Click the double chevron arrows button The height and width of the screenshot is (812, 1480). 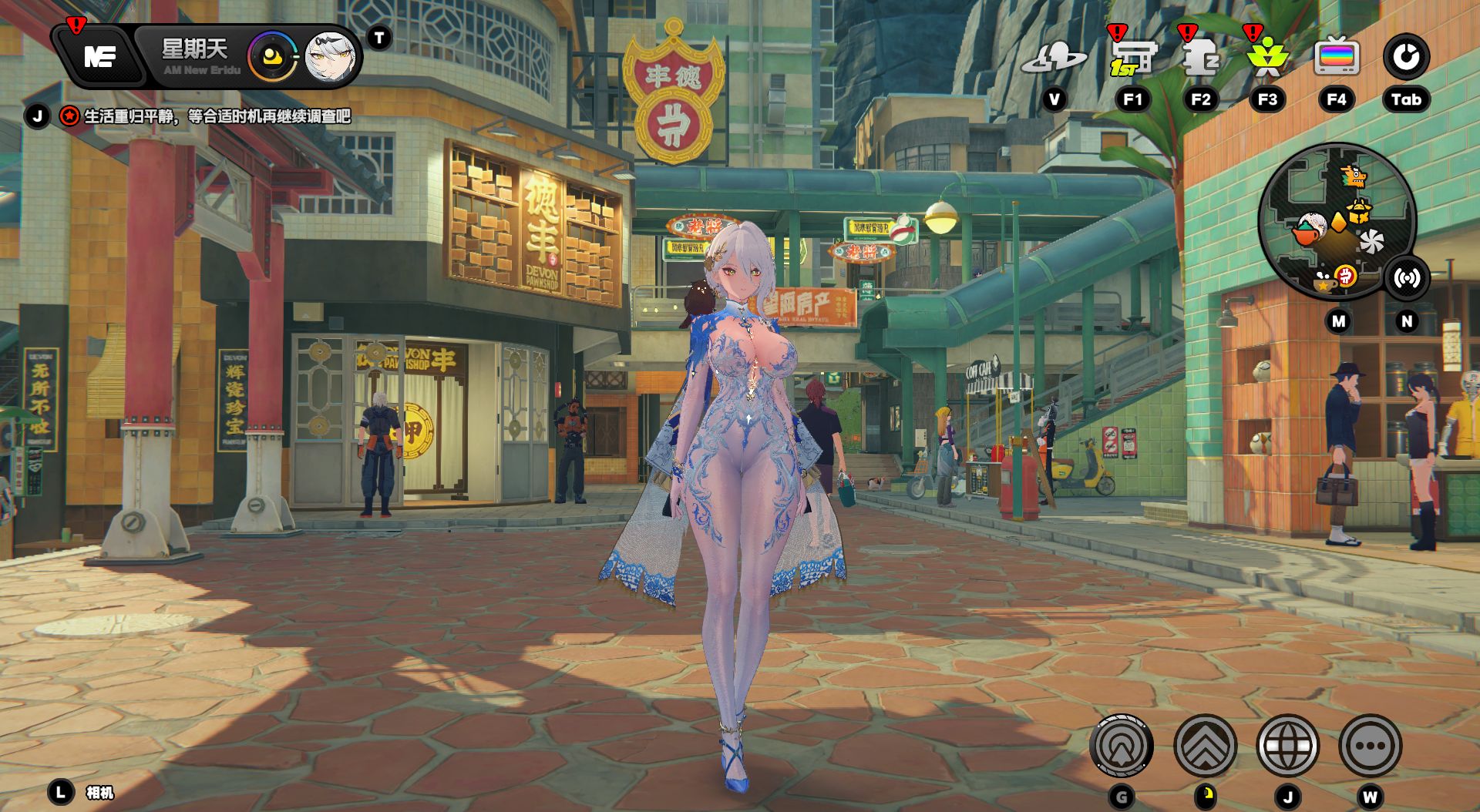click(x=1205, y=746)
